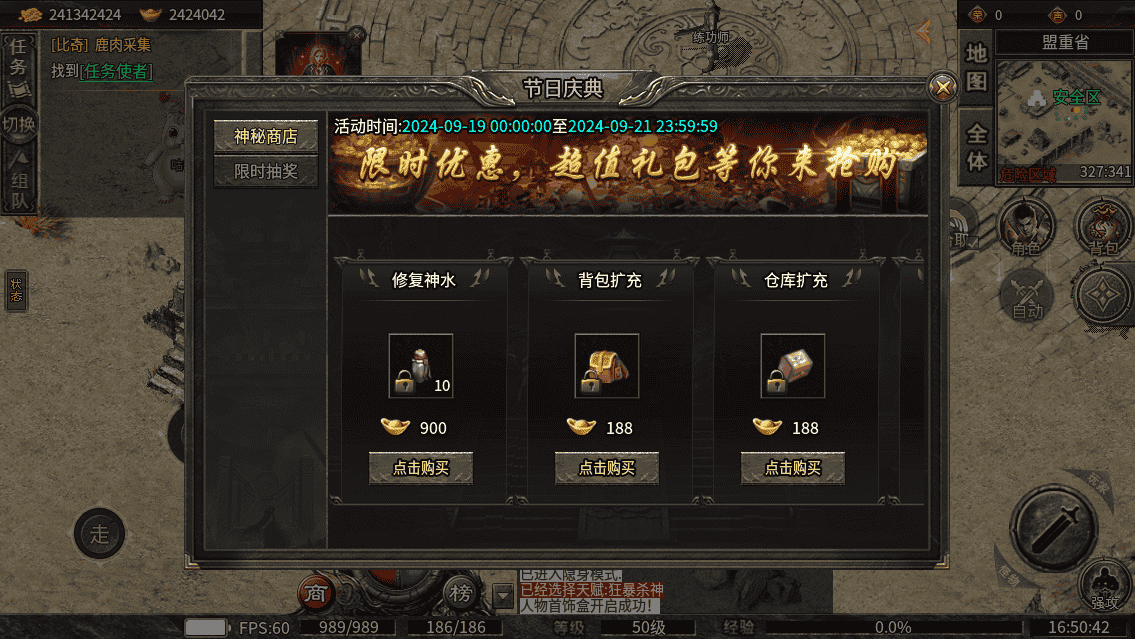This screenshot has height=639, width=1135.
Task: Open the 状态 status panel
Action: (x=16, y=290)
